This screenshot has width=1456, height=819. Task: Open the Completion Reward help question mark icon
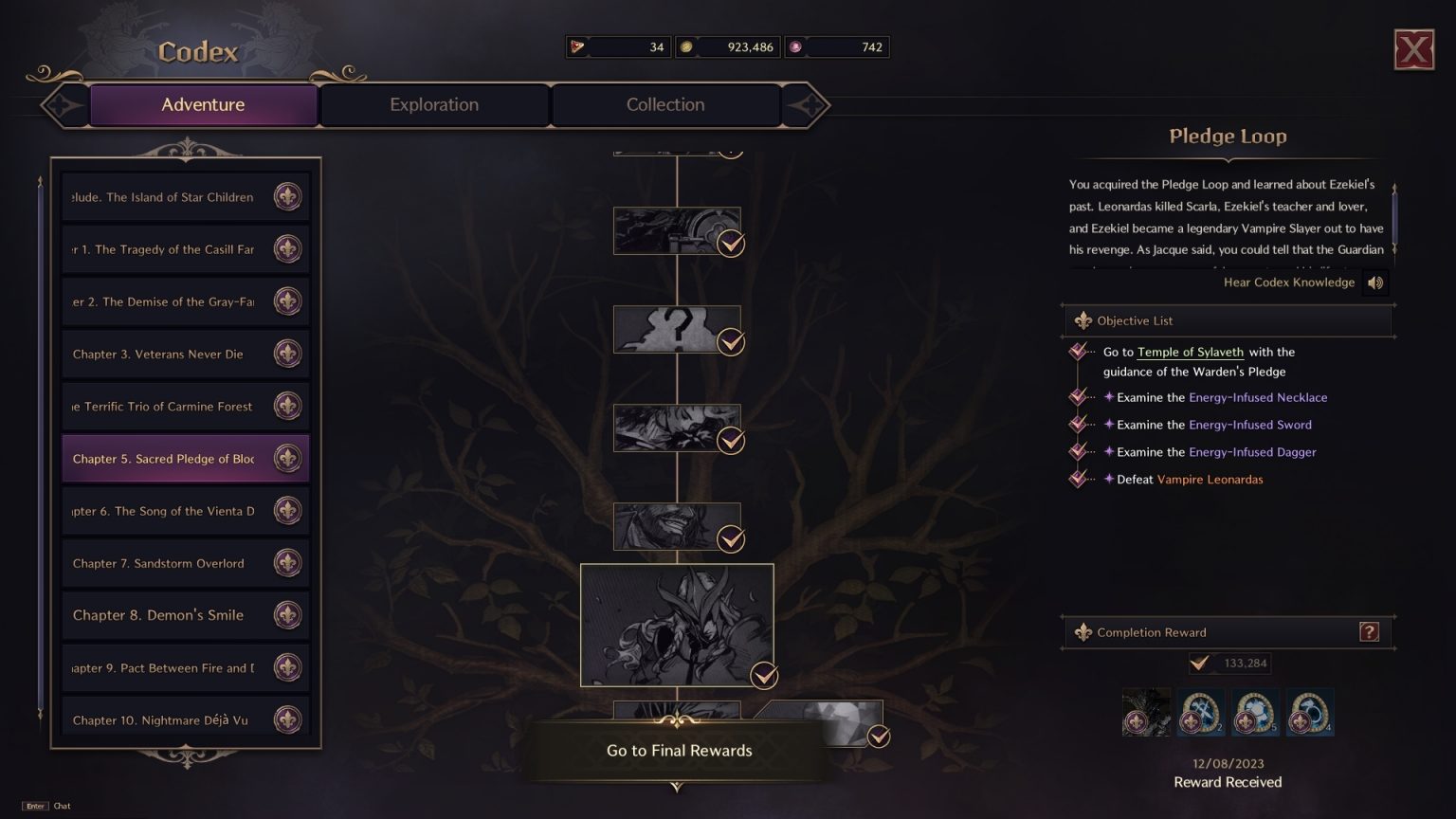pos(1369,631)
